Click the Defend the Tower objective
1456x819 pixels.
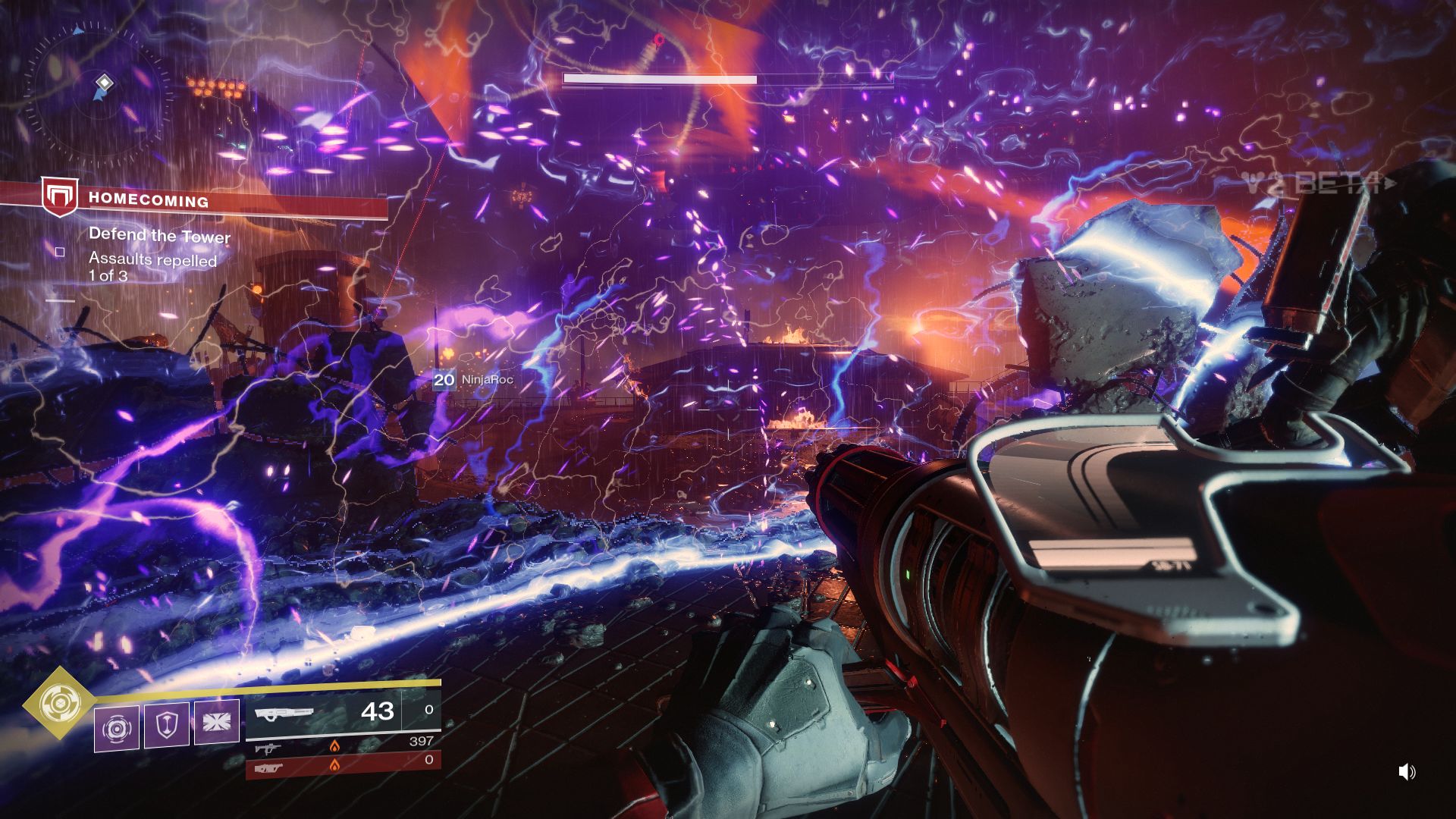point(159,235)
